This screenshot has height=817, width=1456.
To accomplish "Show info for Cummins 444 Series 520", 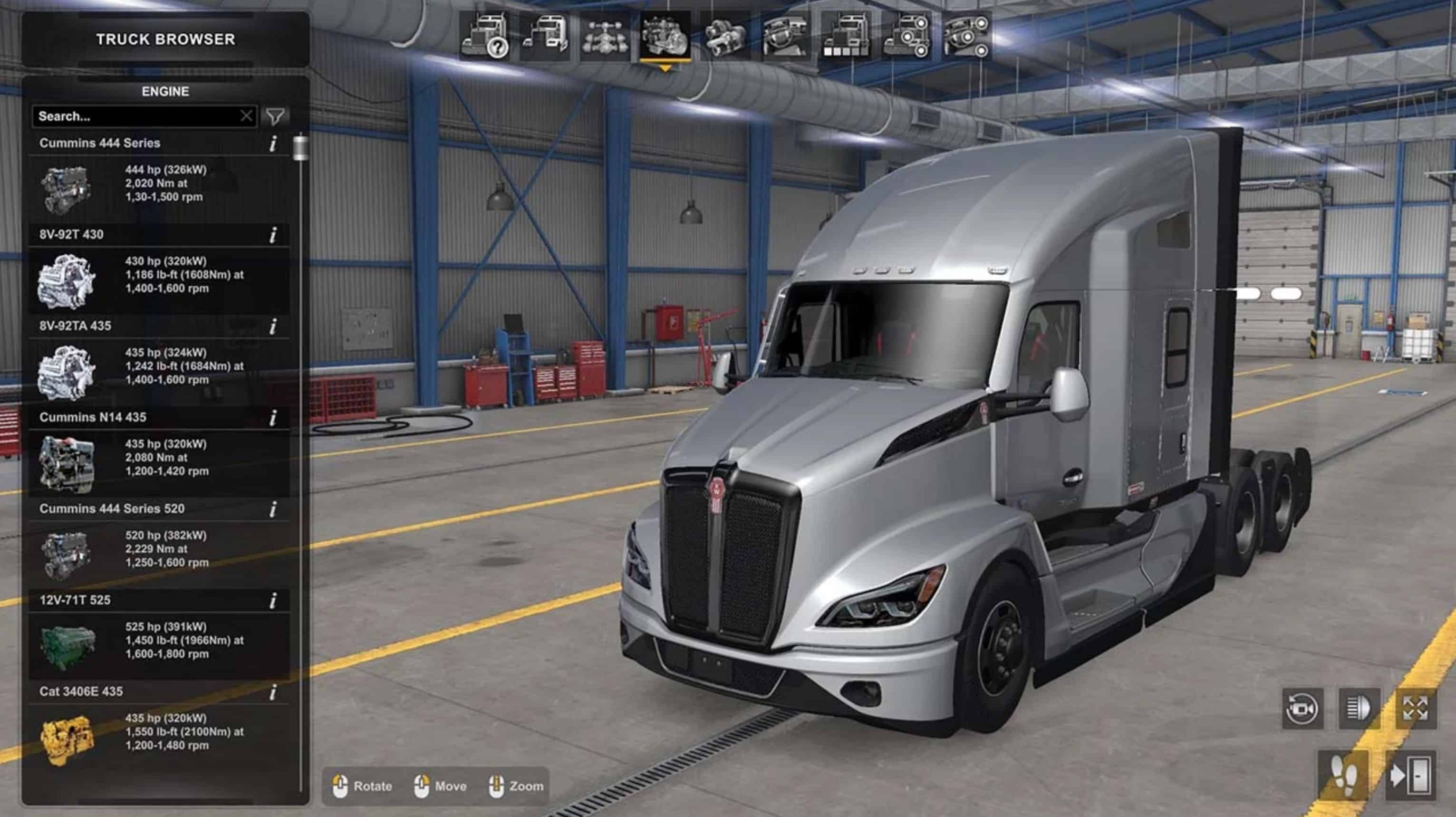I will click(273, 509).
